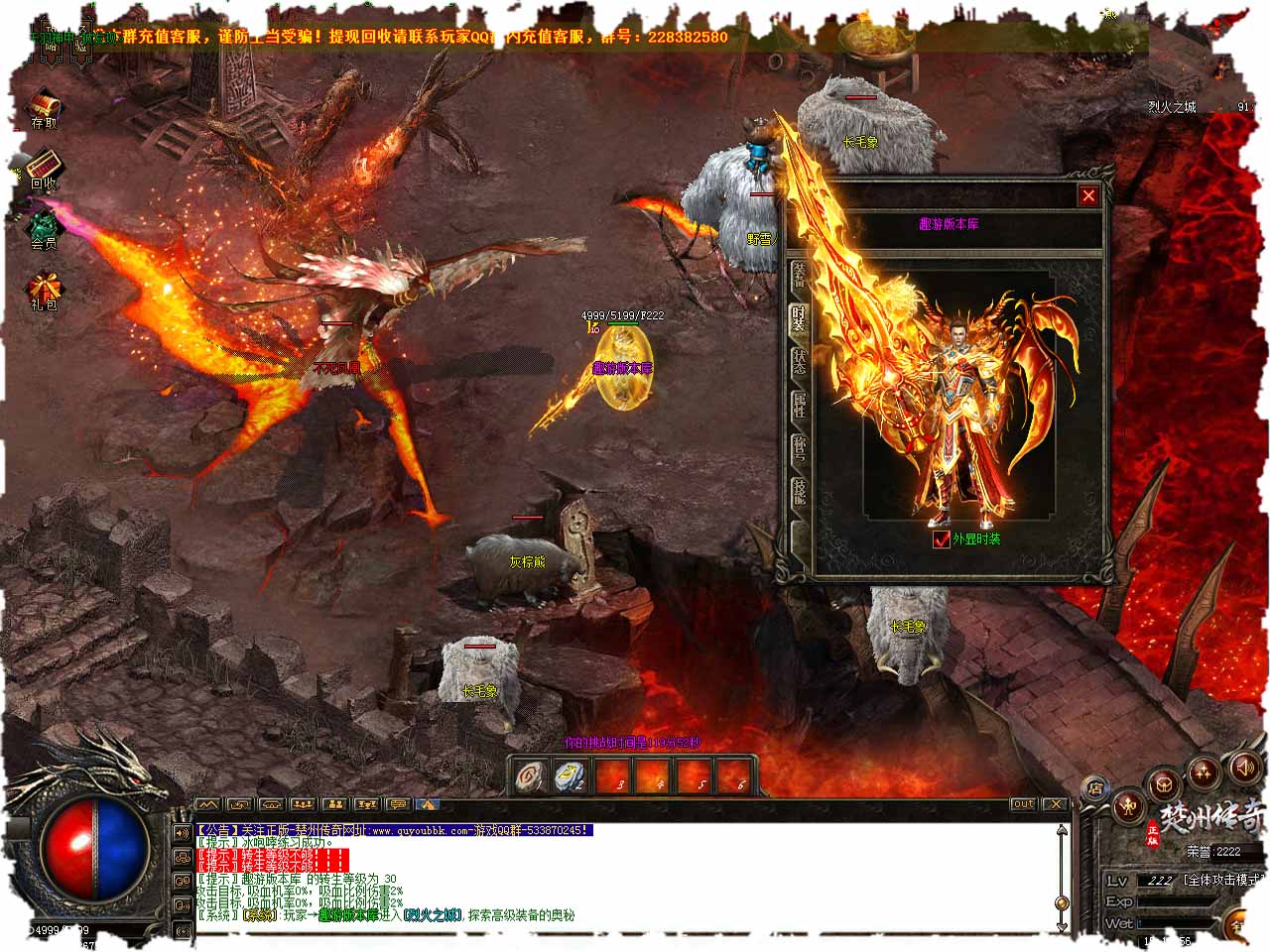
Task: Use the blue scroll item in hotbar slot 2
Action: pos(571,777)
